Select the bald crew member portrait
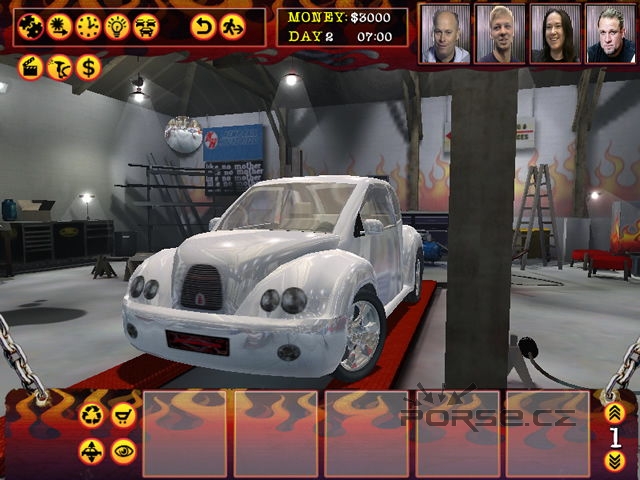This screenshot has width=640, height=480. pos(445,34)
